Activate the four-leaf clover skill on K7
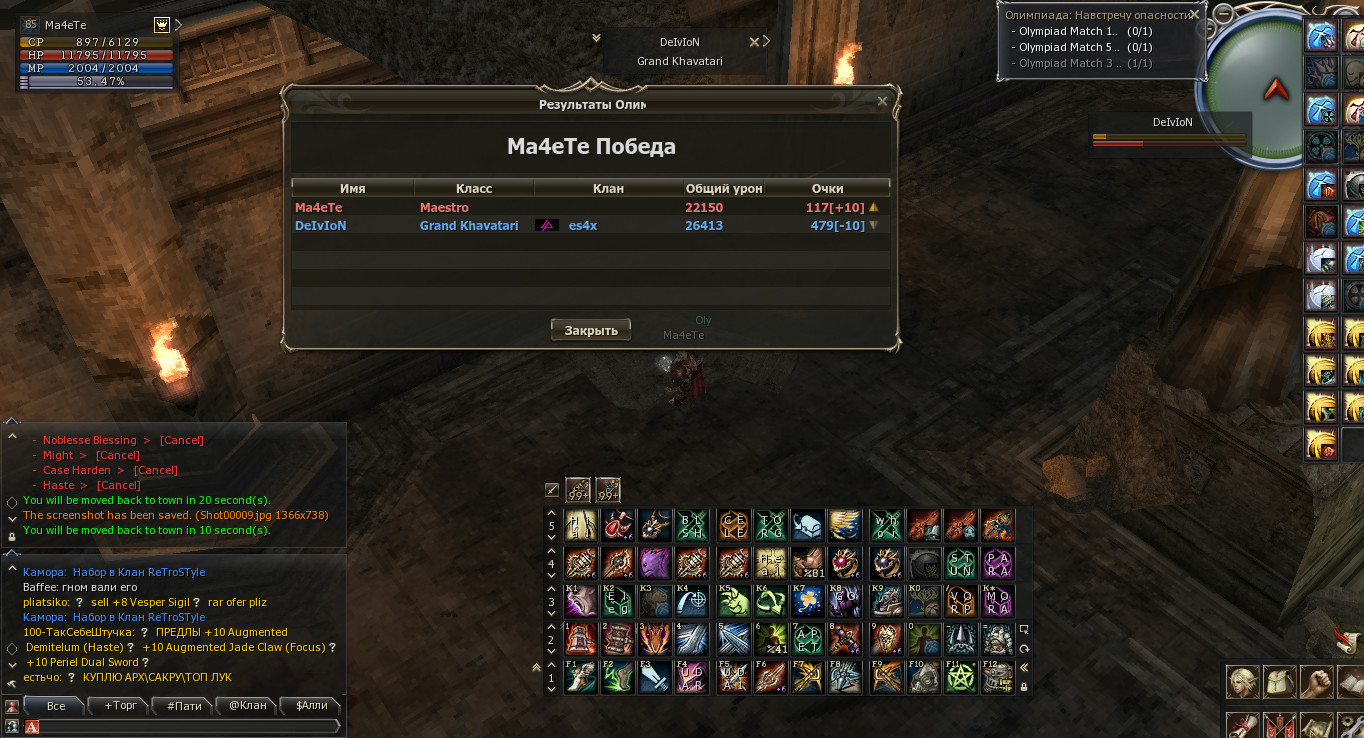1364x738 pixels. click(808, 601)
